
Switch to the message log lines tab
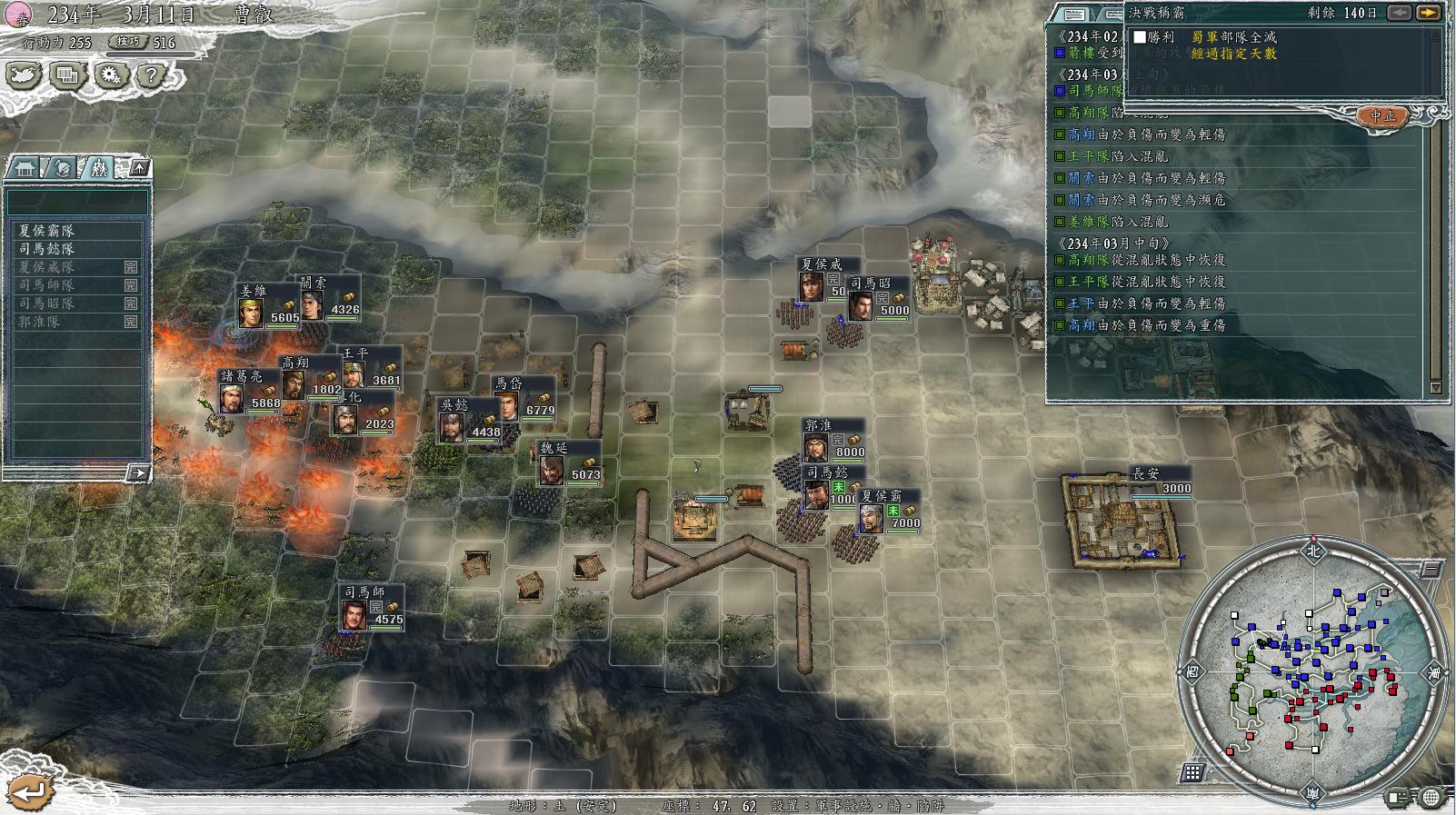pyautogui.click(x=1073, y=15)
